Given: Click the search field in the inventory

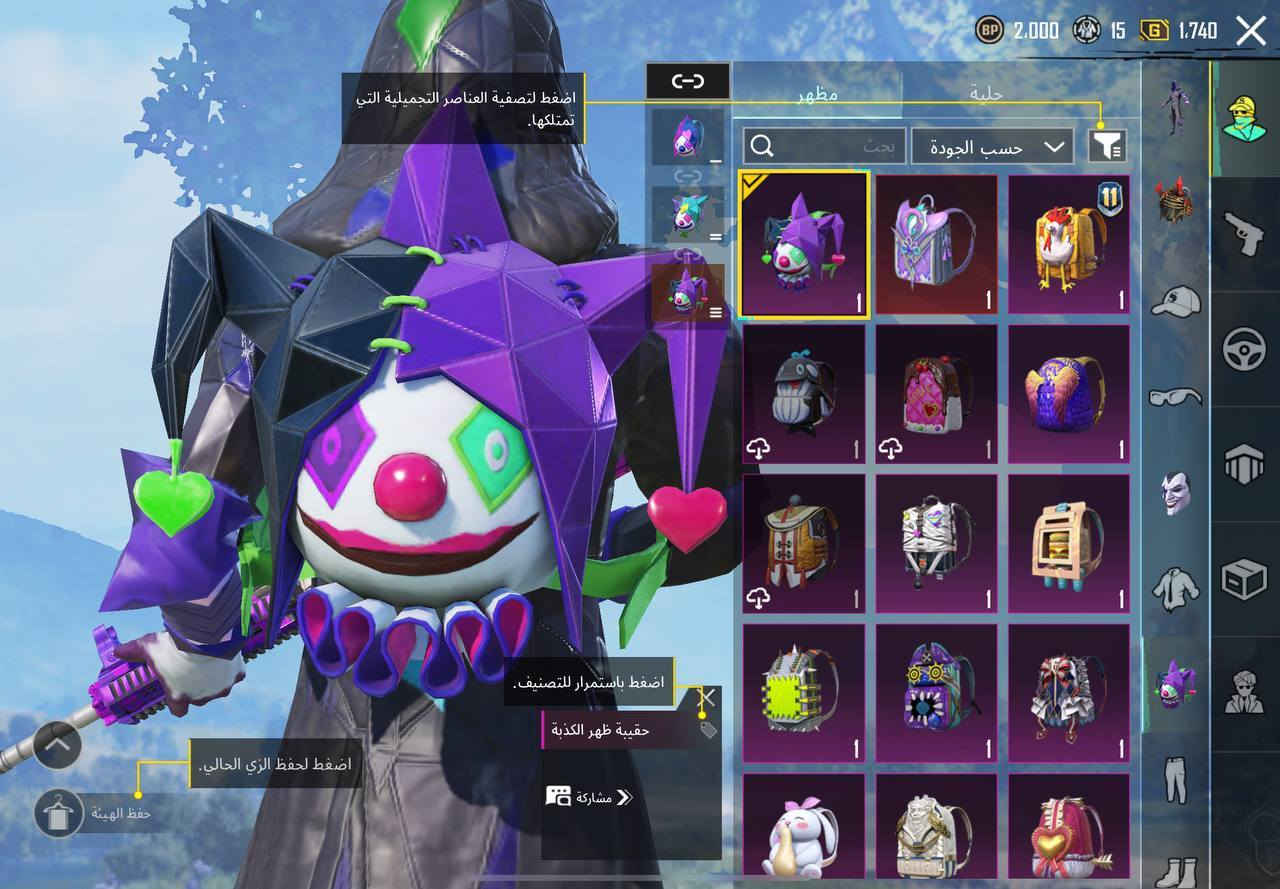Looking at the screenshot, I should (824, 147).
